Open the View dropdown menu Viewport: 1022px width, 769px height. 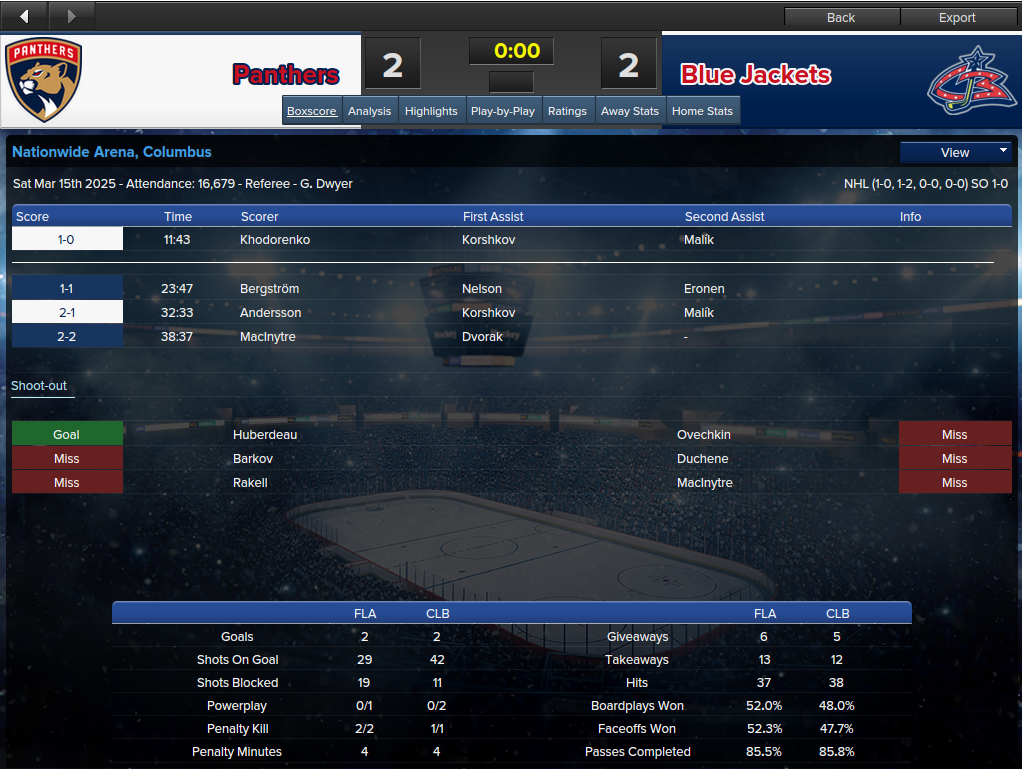click(x=956, y=152)
